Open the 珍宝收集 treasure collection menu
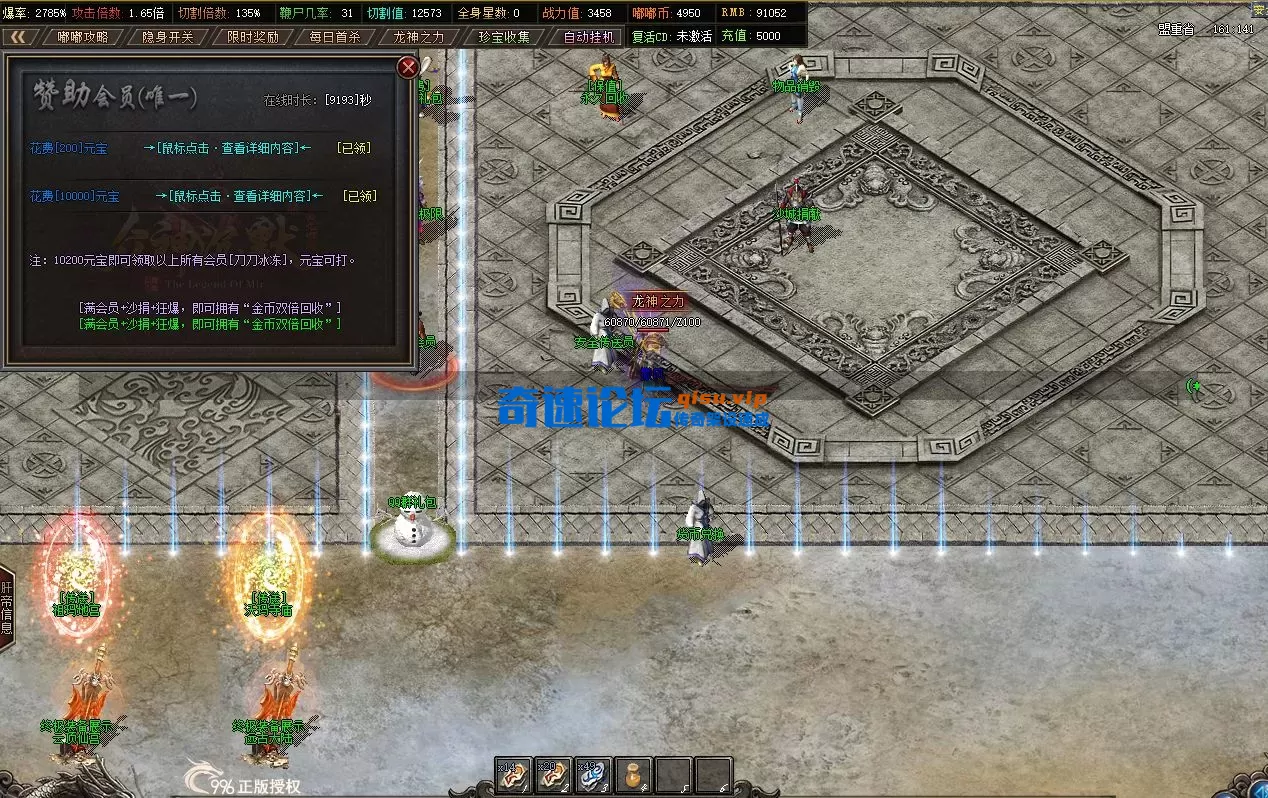 pyautogui.click(x=504, y=37)
